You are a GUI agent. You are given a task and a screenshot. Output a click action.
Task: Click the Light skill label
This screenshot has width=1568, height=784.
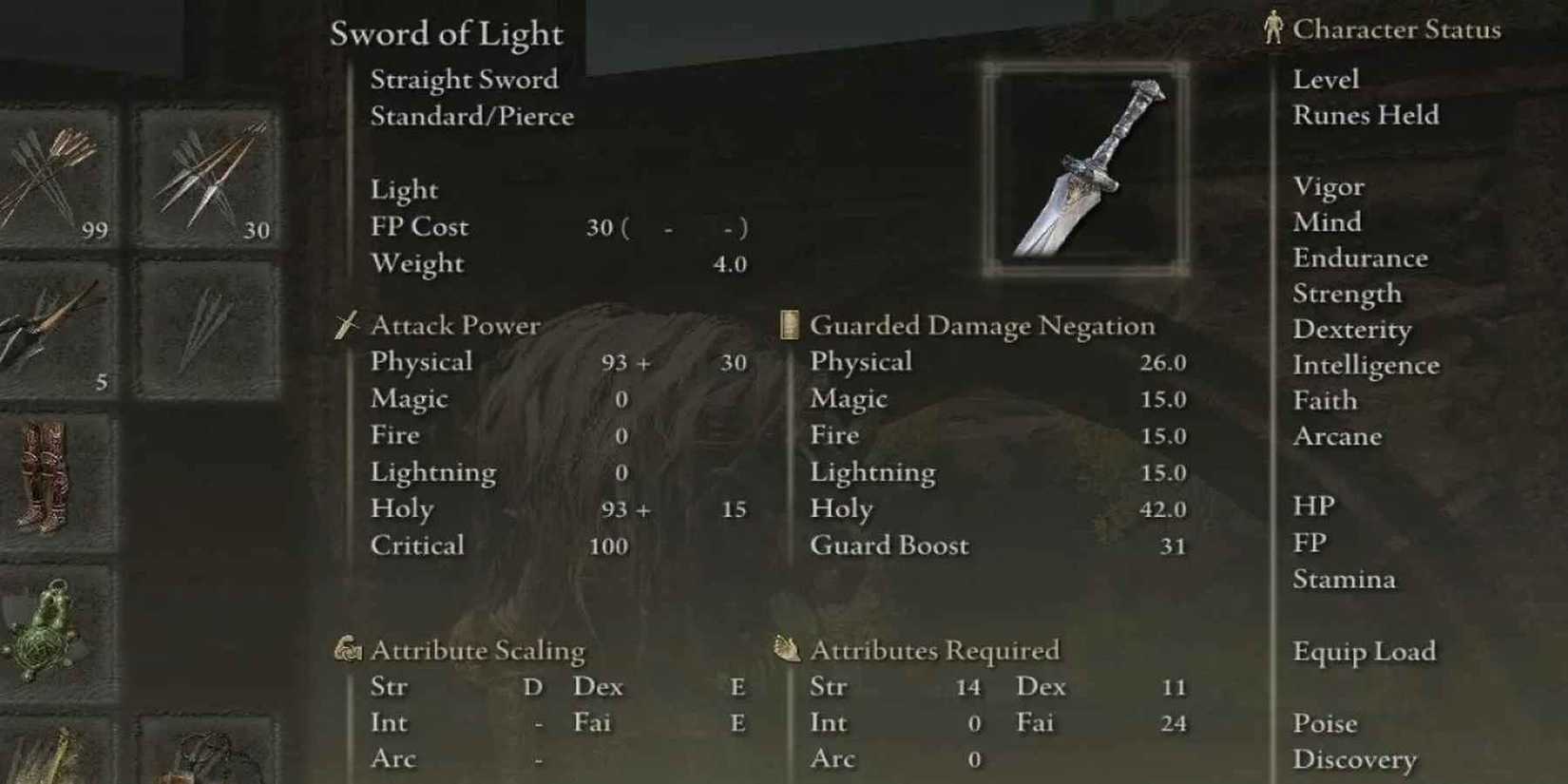(x=404, y=189)
